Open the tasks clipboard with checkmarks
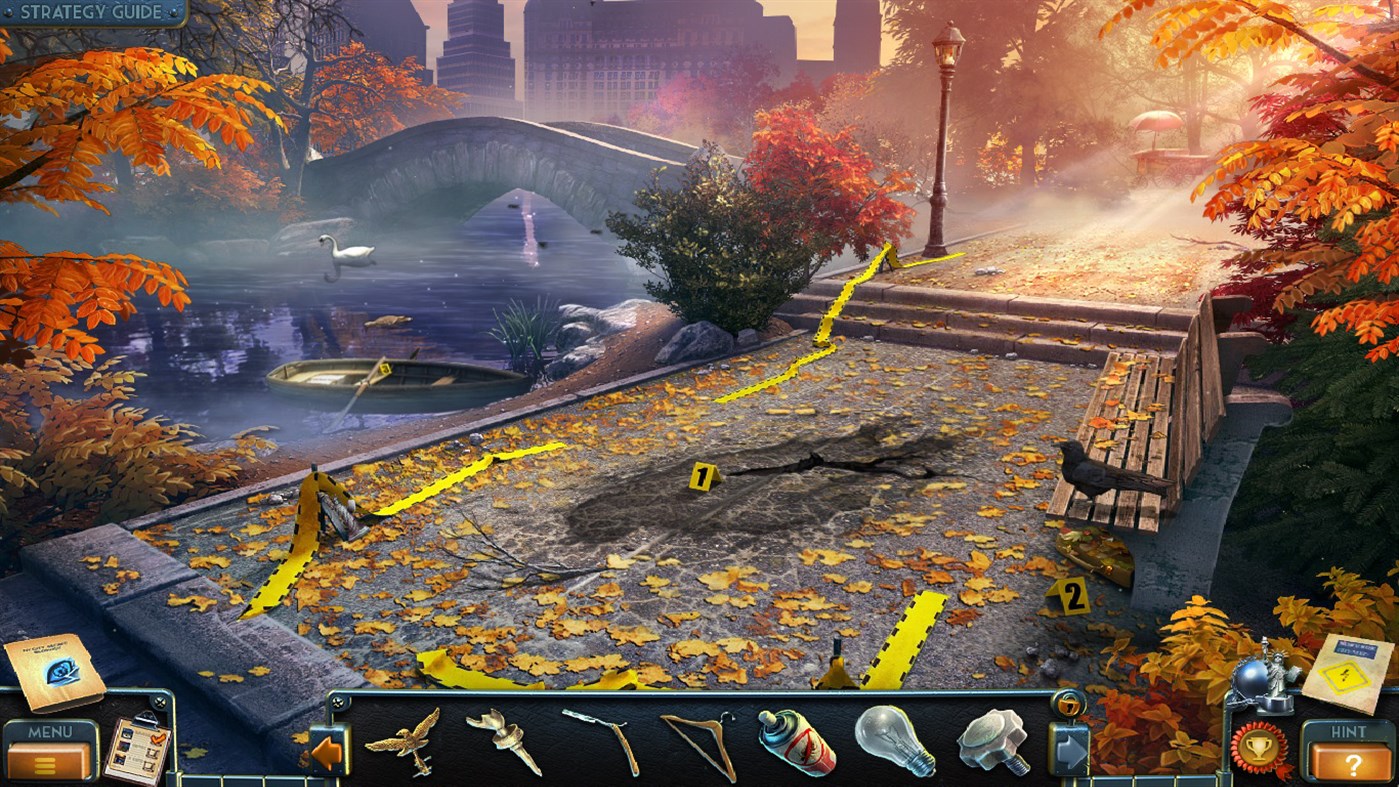This screenshot has width=1399, height=787. pos(140,748)
